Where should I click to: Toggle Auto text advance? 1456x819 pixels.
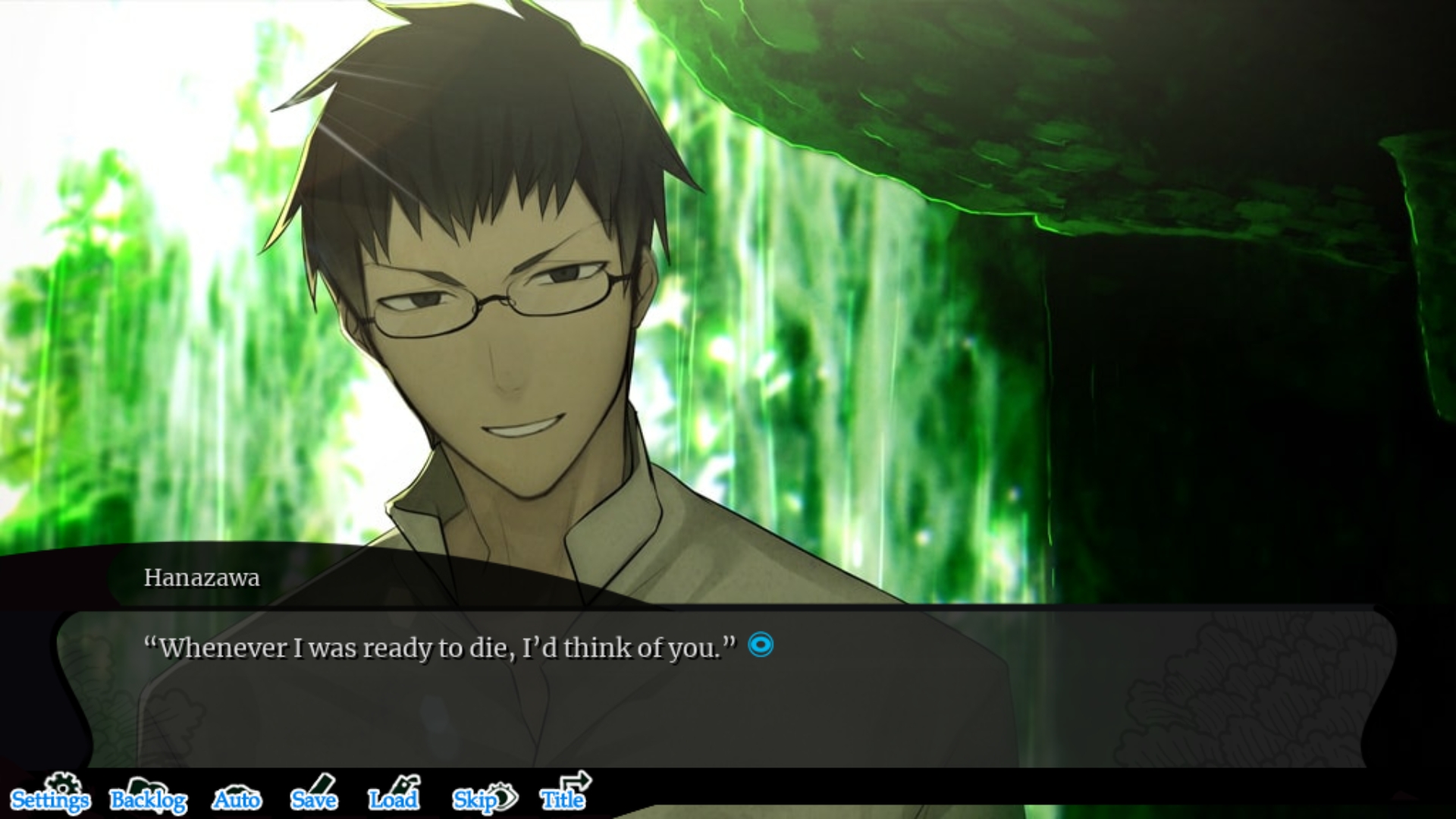pyautogui.click(x=237, y=799)
